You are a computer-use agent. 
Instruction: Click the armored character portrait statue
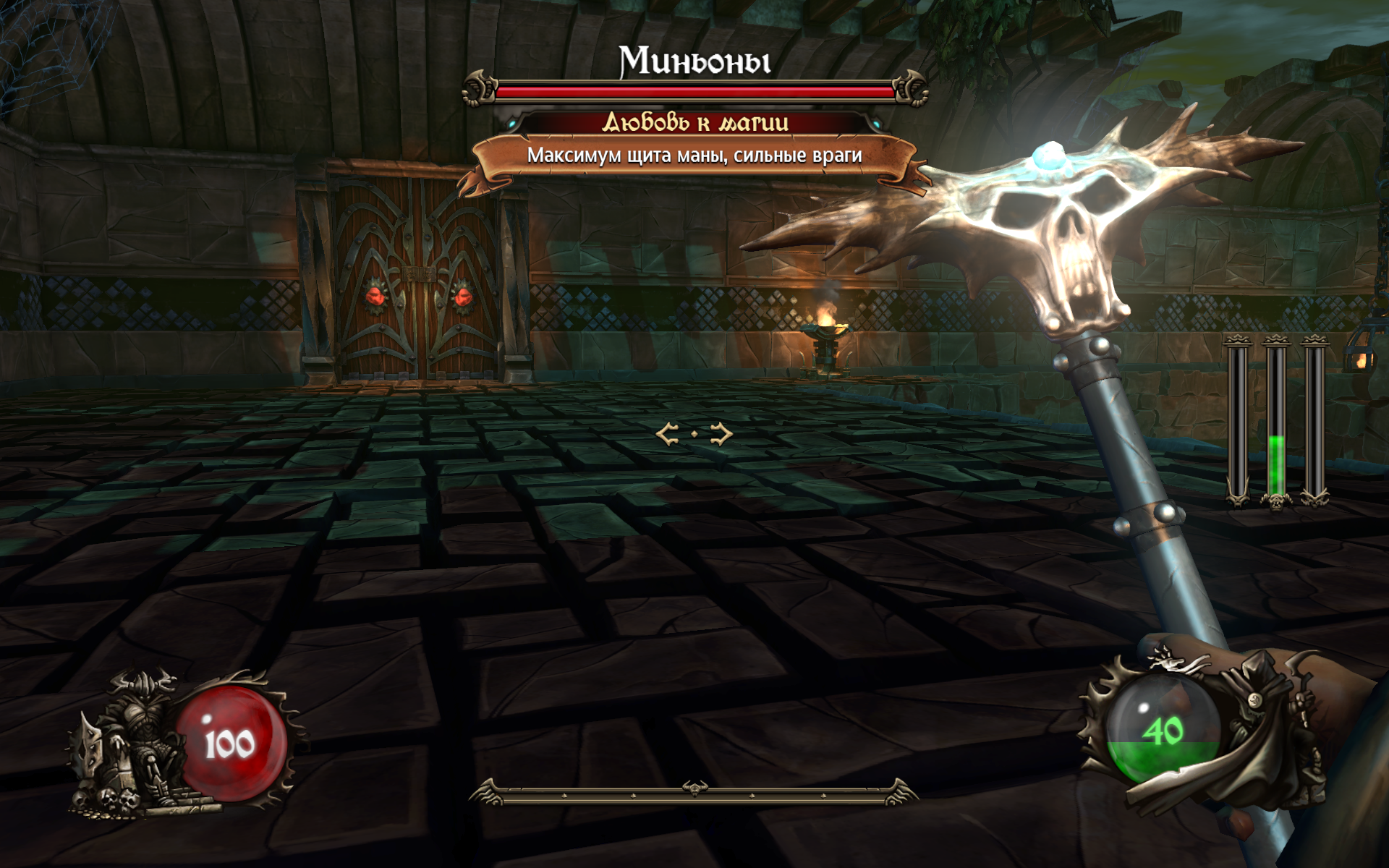134,745
